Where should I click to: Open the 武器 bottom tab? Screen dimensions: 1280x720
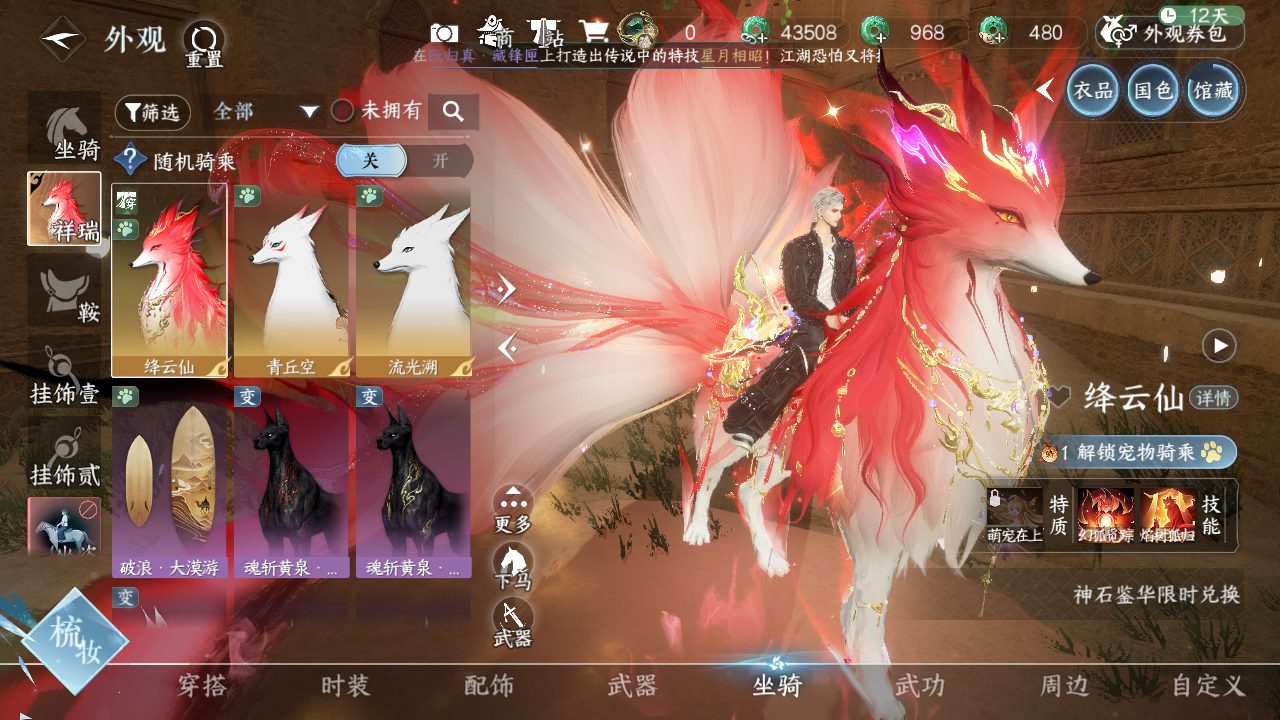[x=632, y=686]
